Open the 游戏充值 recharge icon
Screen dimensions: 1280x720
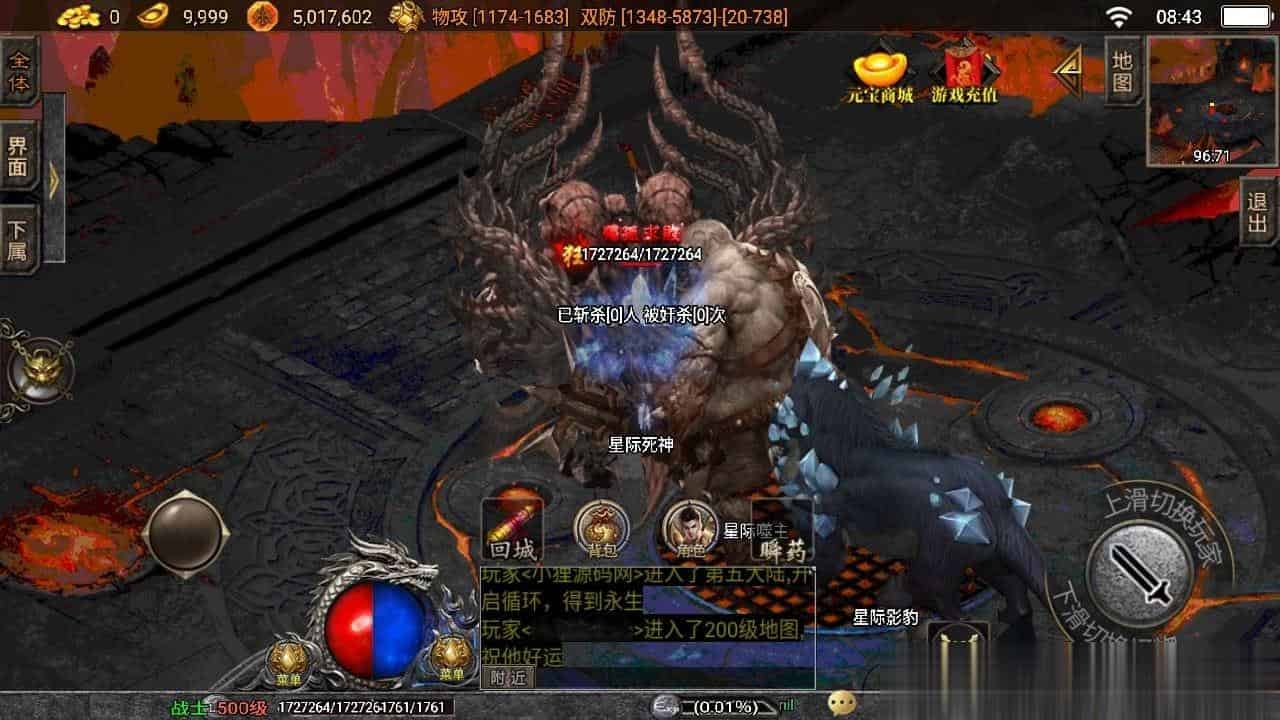click(964, 73)
